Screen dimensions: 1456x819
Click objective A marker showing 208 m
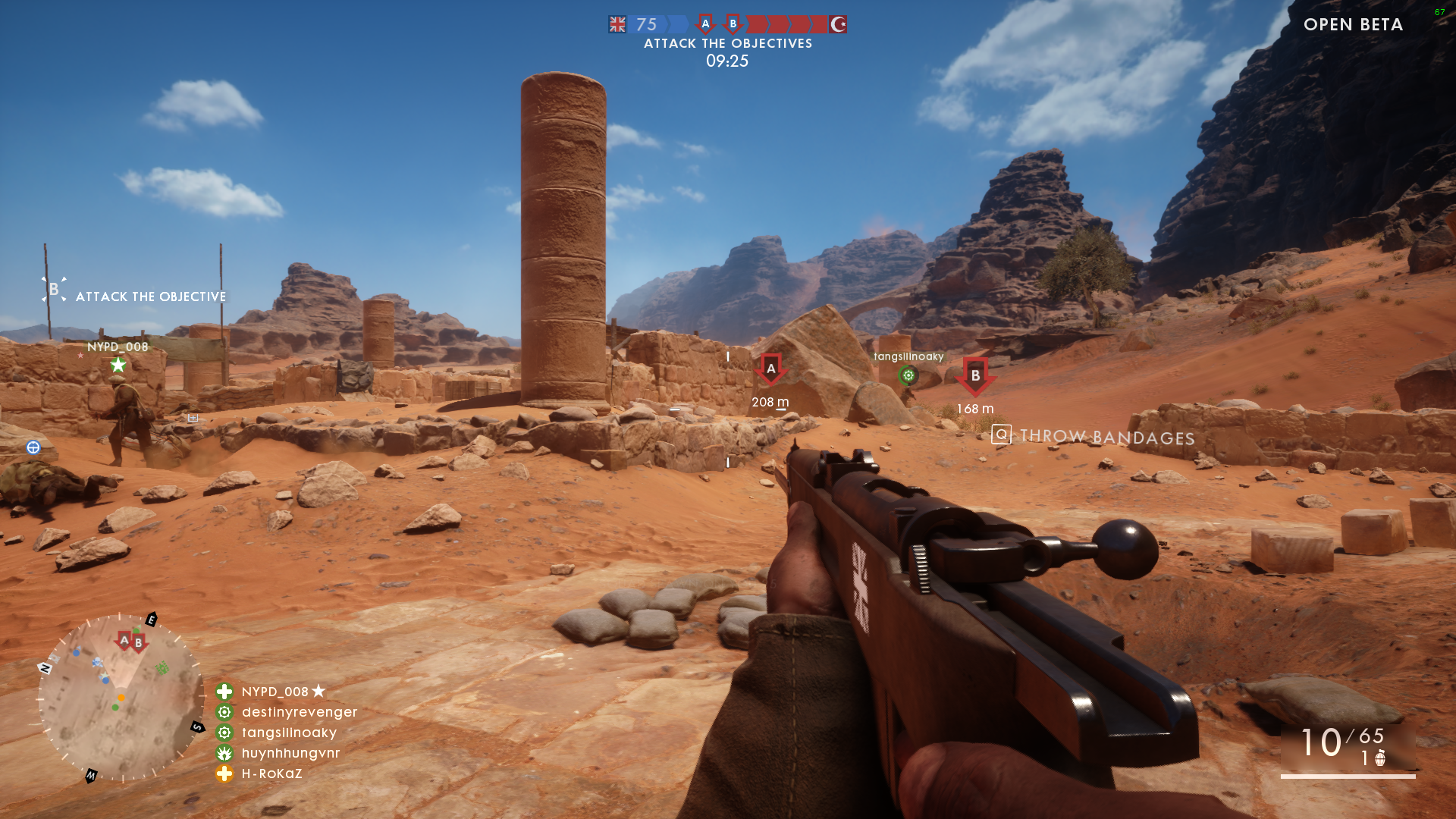tap(770, 370)
